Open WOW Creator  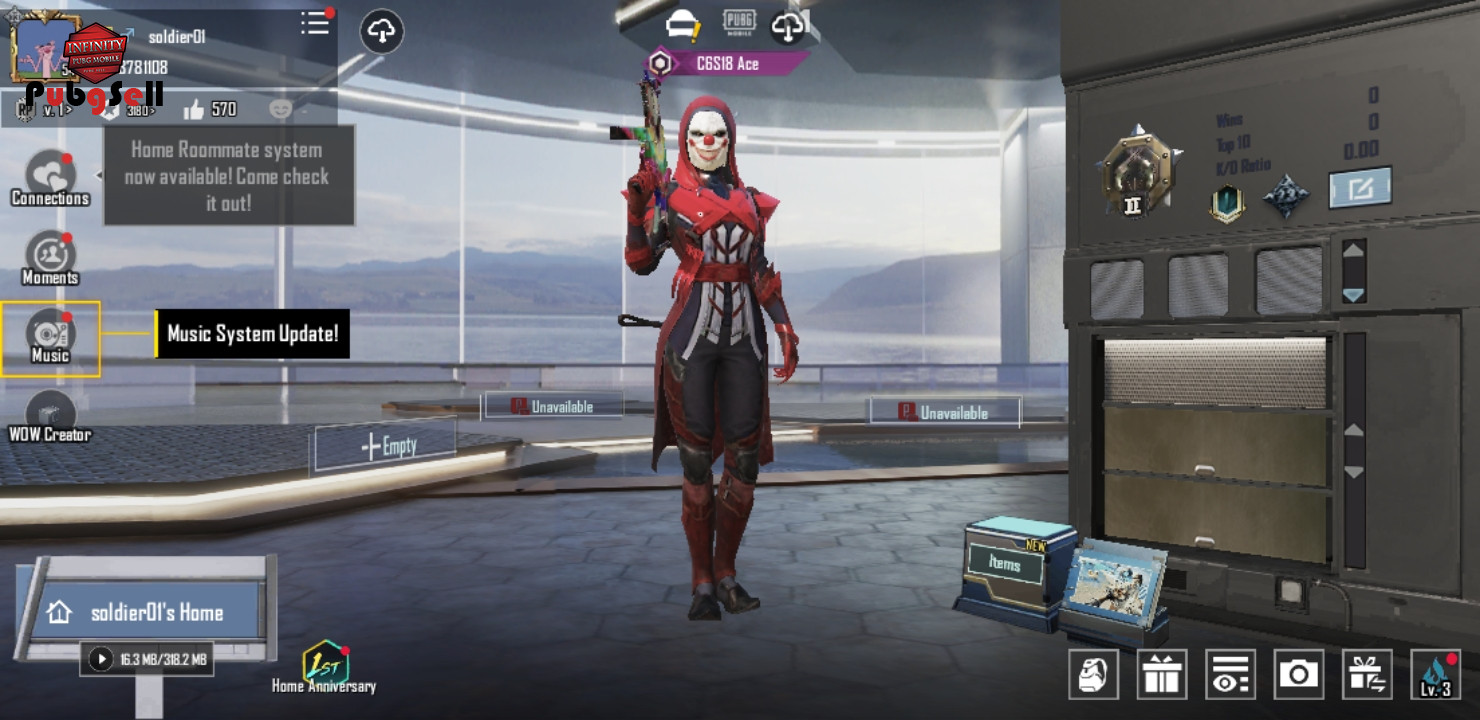coord(50,417)
